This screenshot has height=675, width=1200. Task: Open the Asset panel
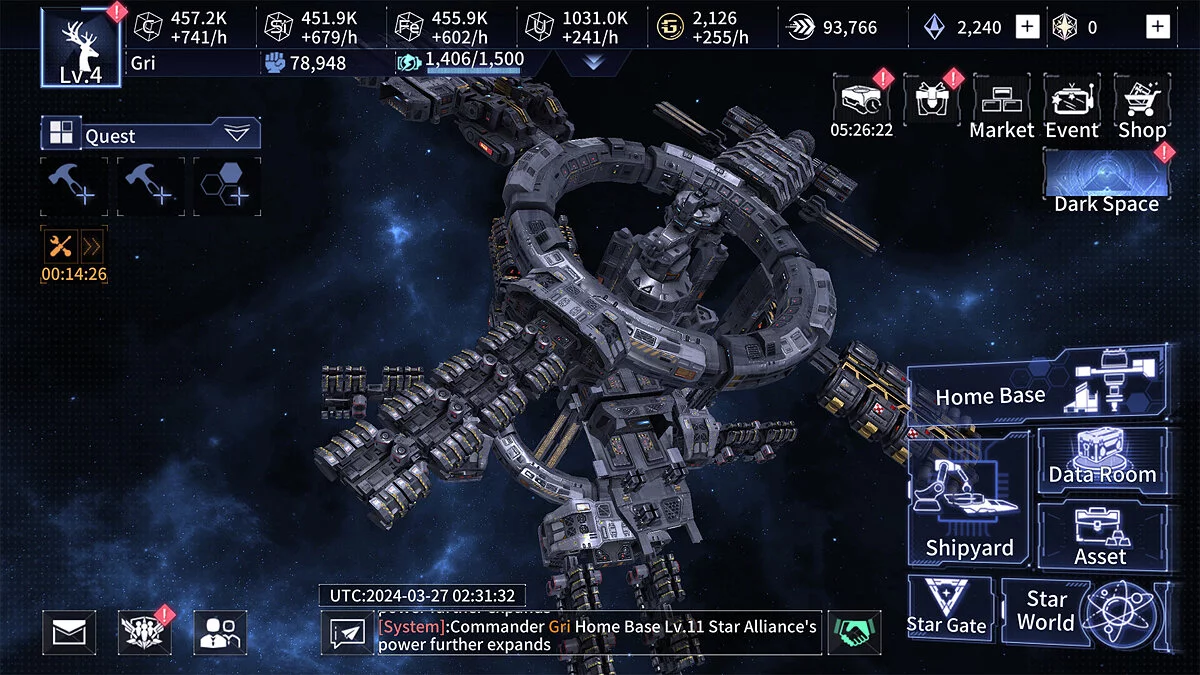pos(1101,537)
